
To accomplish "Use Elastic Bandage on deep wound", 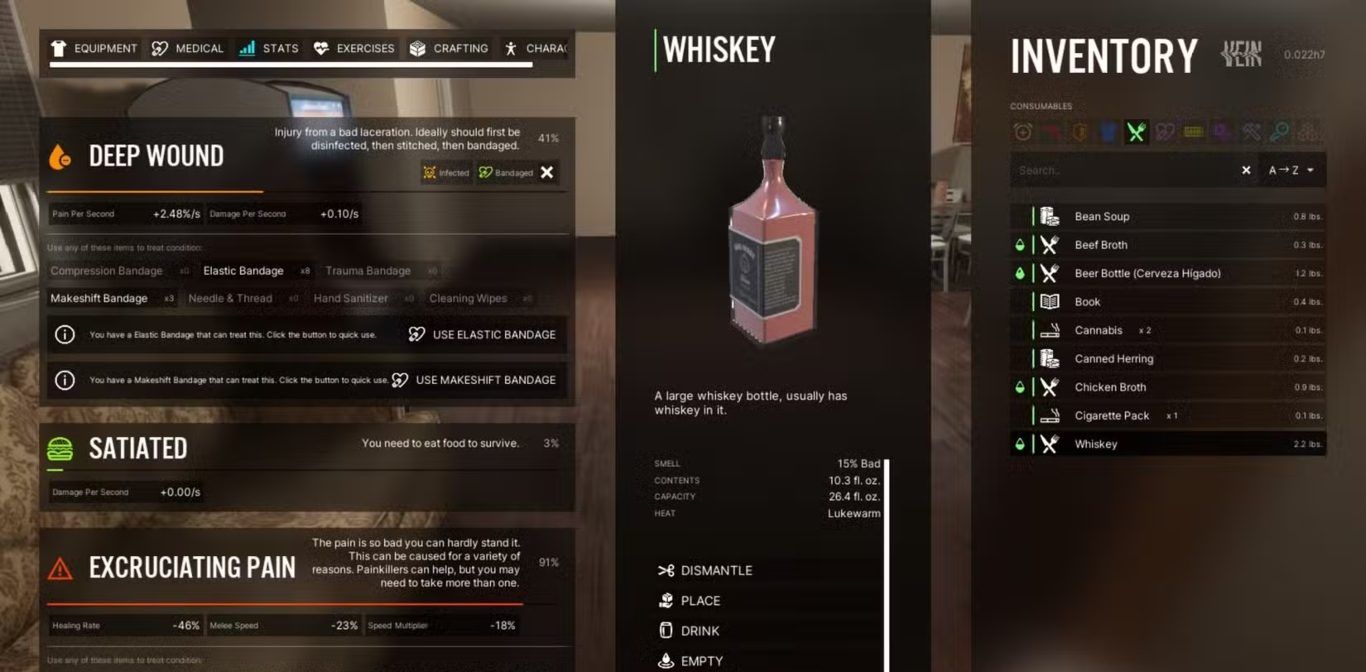I will (x=482, y=335).
